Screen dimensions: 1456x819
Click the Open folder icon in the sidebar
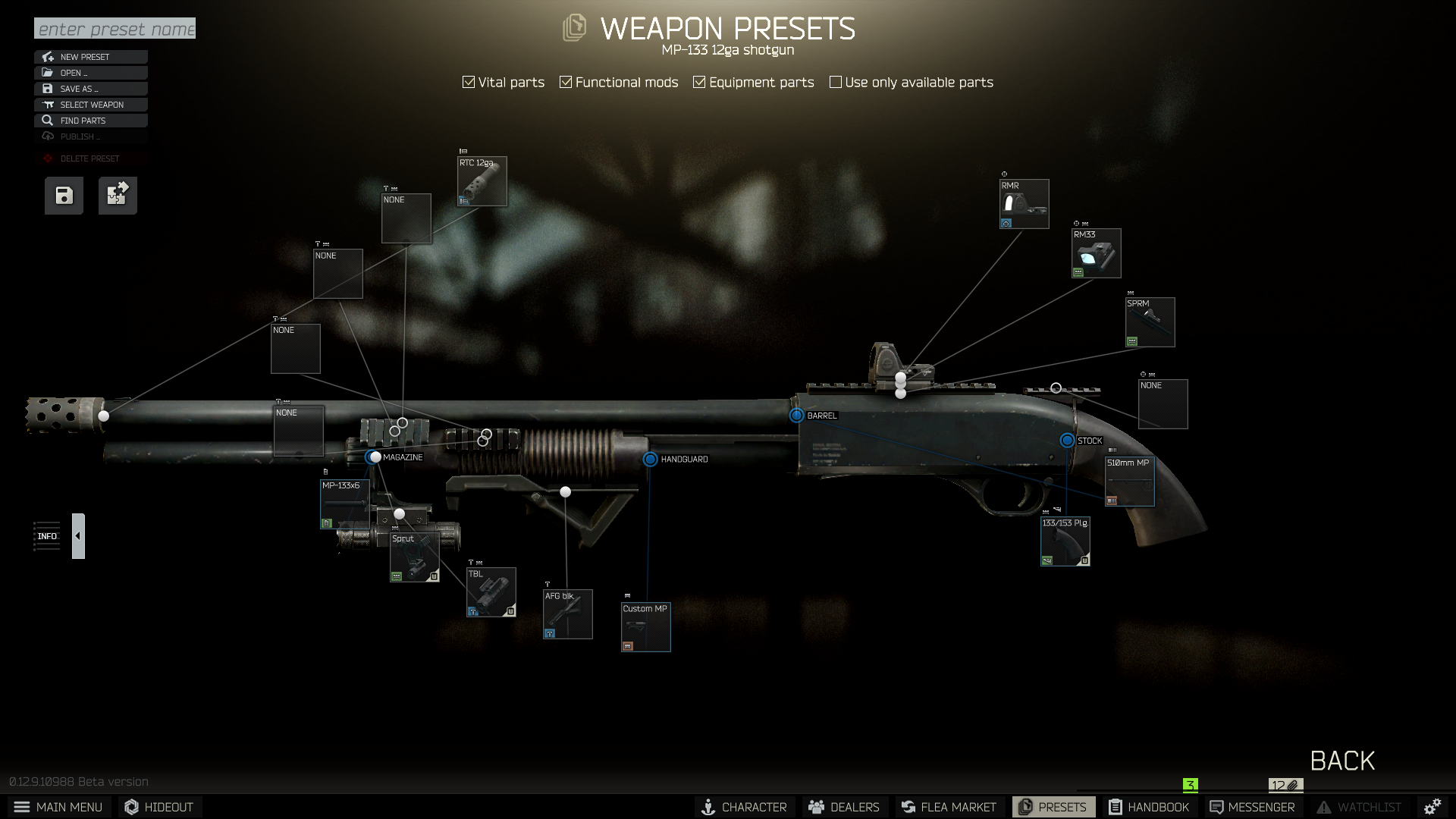click(47, 73)
